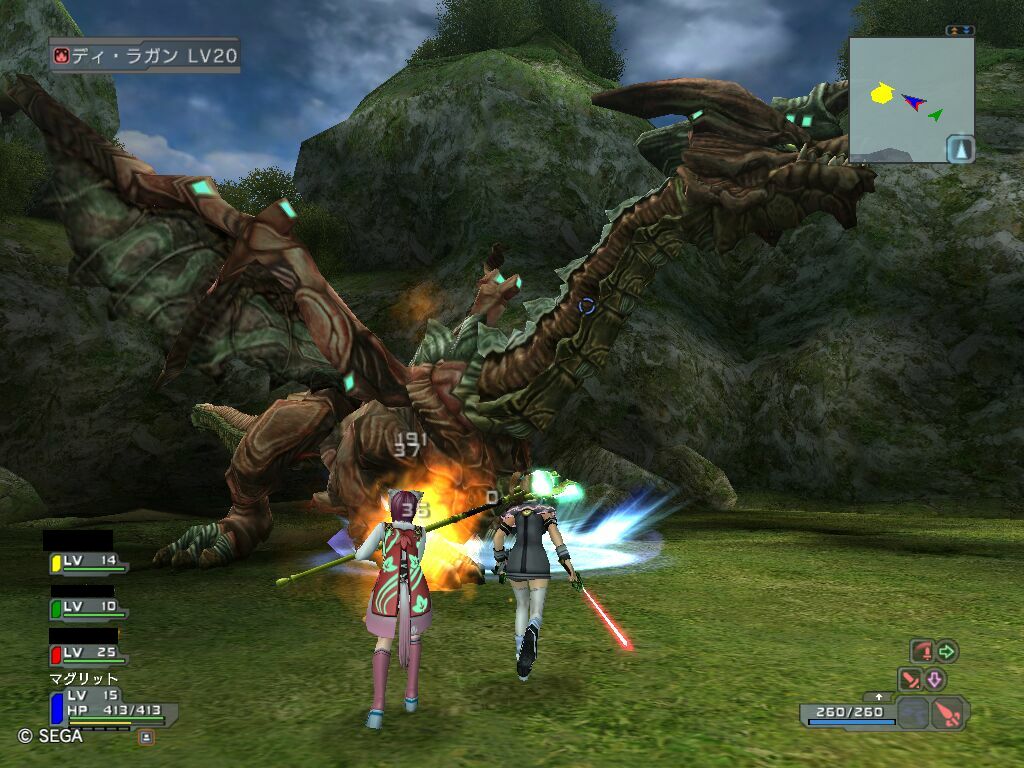
Task: Select the LV 10 green party member
Action: click(89, 608)
